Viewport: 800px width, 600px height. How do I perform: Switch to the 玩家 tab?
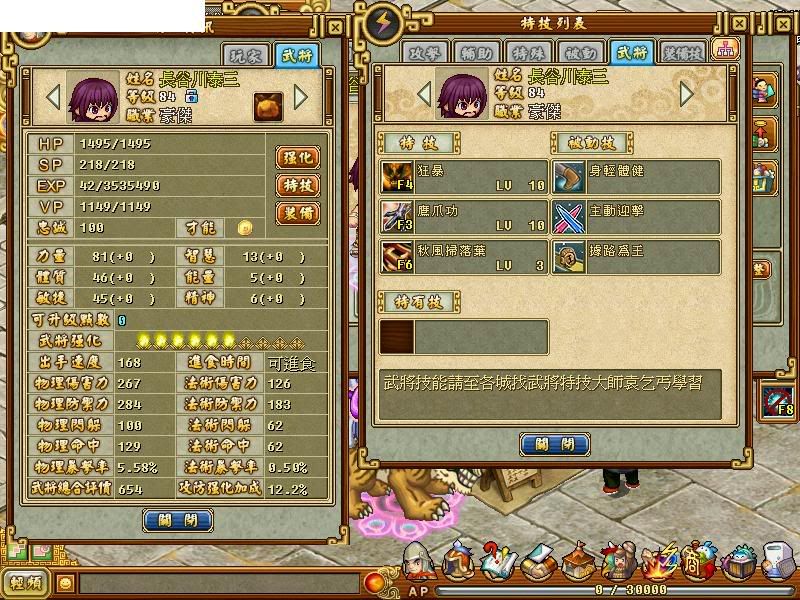[x=253, y=55]
